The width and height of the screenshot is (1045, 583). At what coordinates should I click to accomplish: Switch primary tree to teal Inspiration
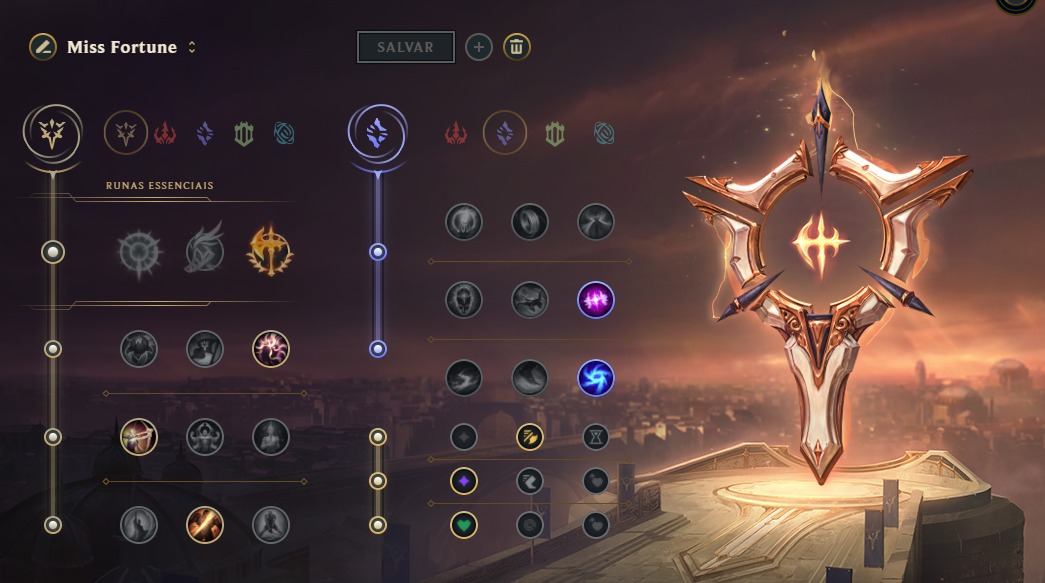(284, 132)
